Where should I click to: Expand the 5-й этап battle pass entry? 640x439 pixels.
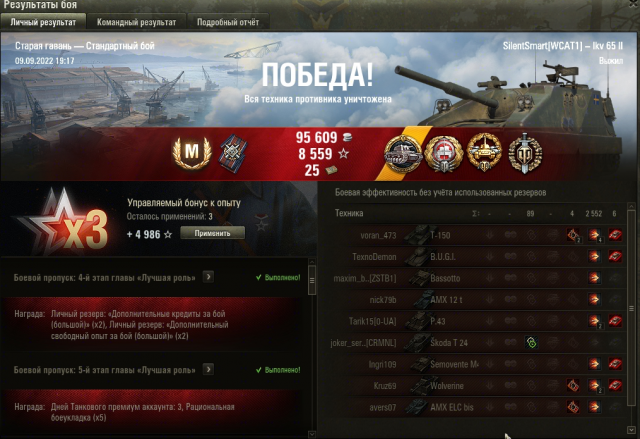tap(207, 372)
